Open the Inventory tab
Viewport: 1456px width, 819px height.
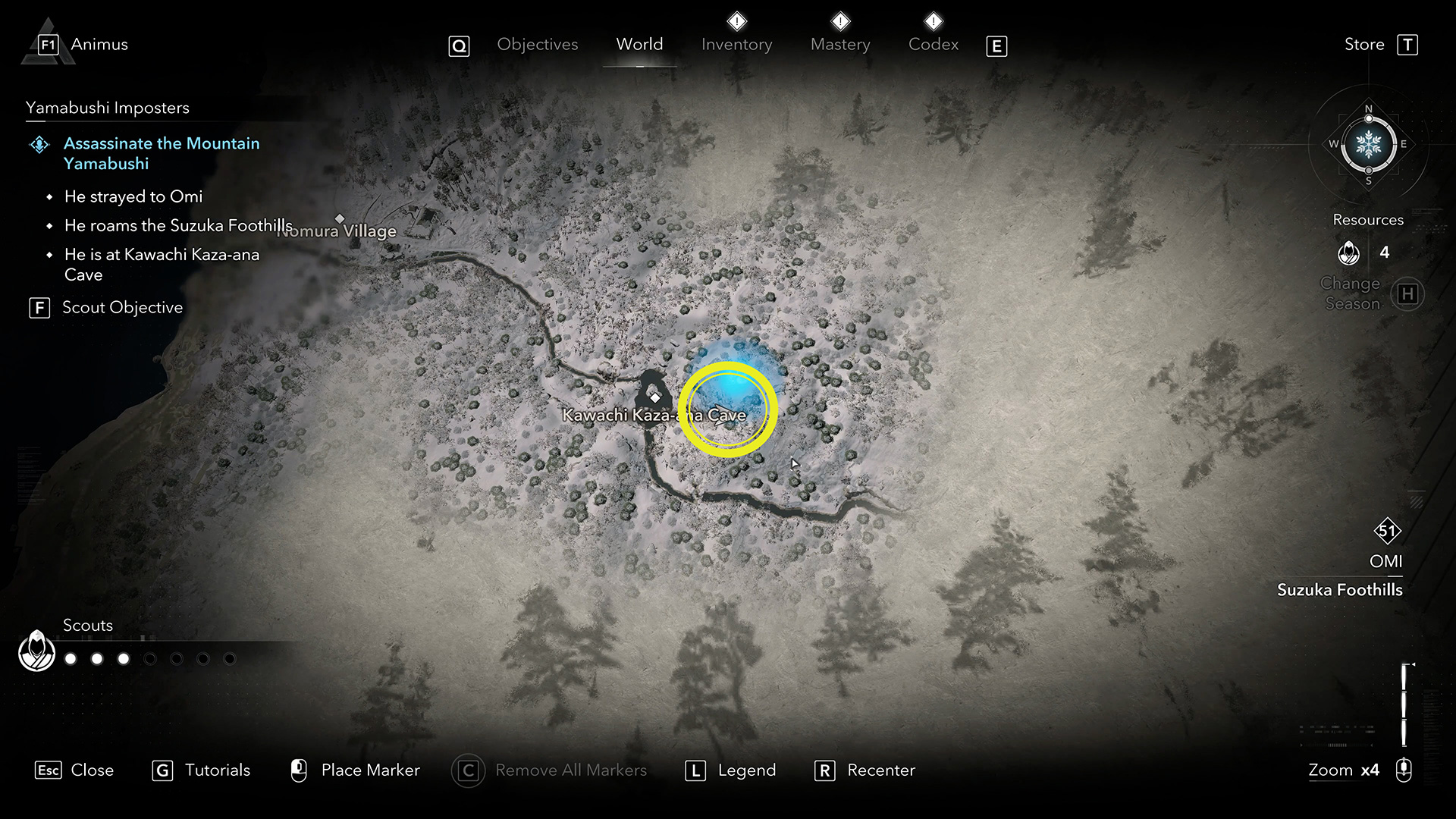pos(736,45)
